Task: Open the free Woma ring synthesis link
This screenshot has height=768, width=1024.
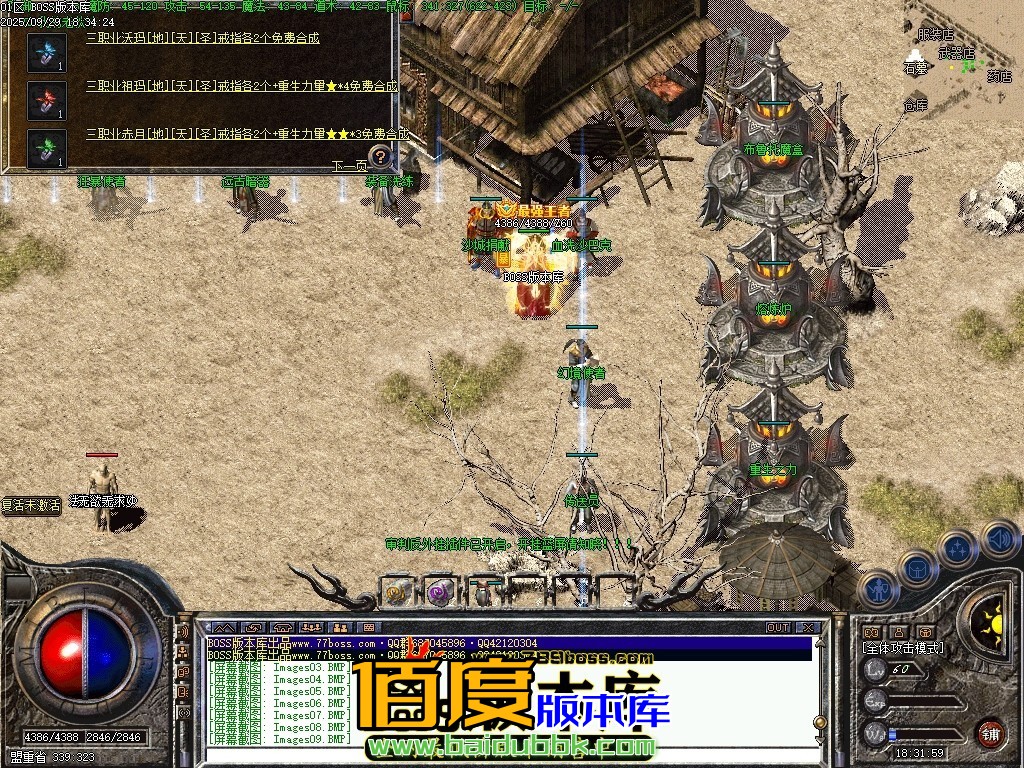Action: point(203,38)
